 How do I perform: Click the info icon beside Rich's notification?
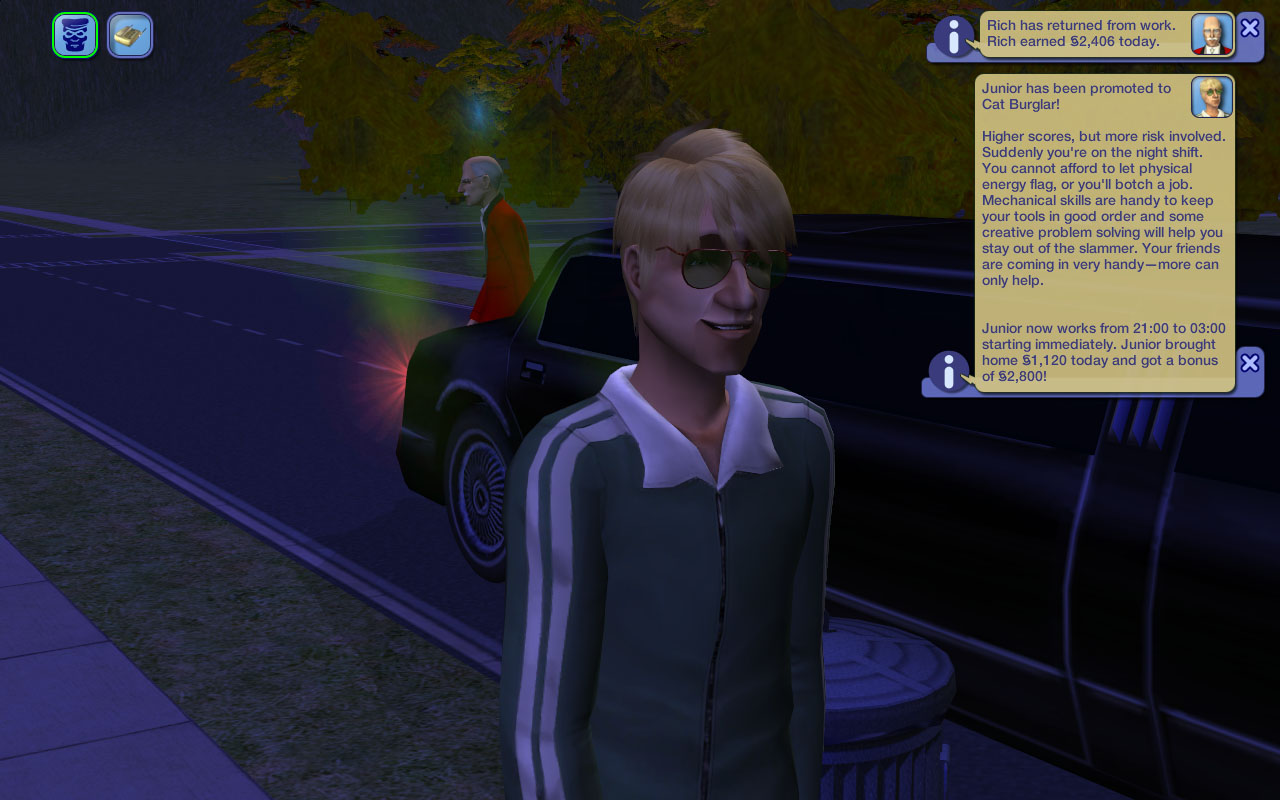[954, 38]
